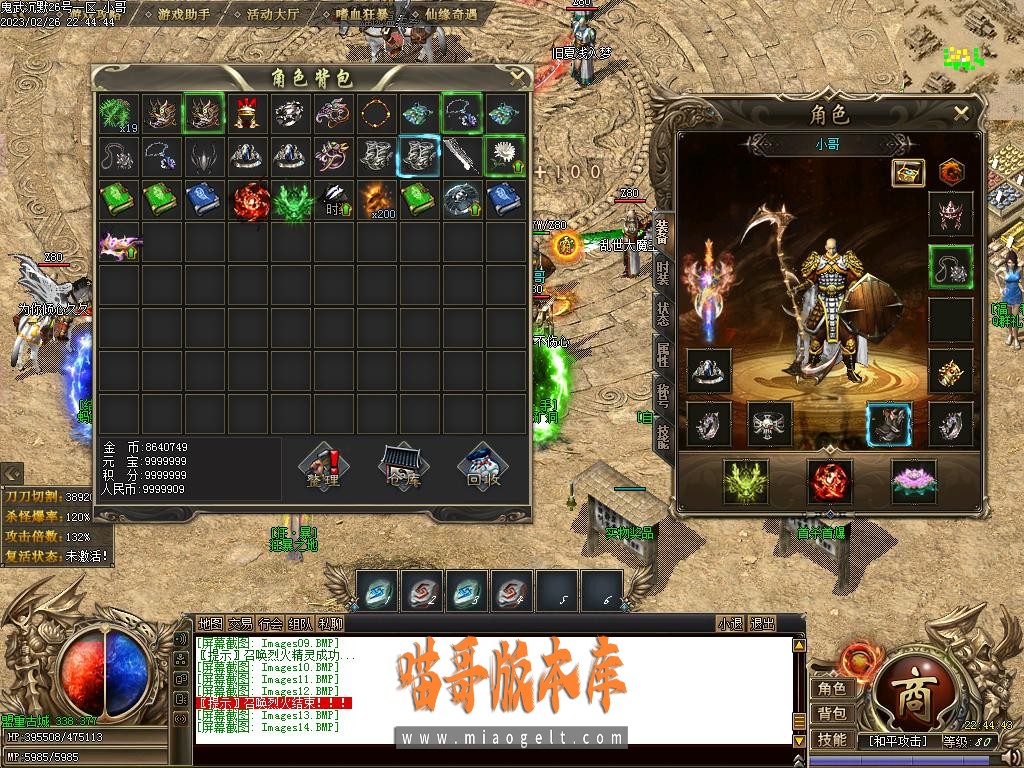Select the x200 orange item stack

pyautogui.click(x=377, y=199)
